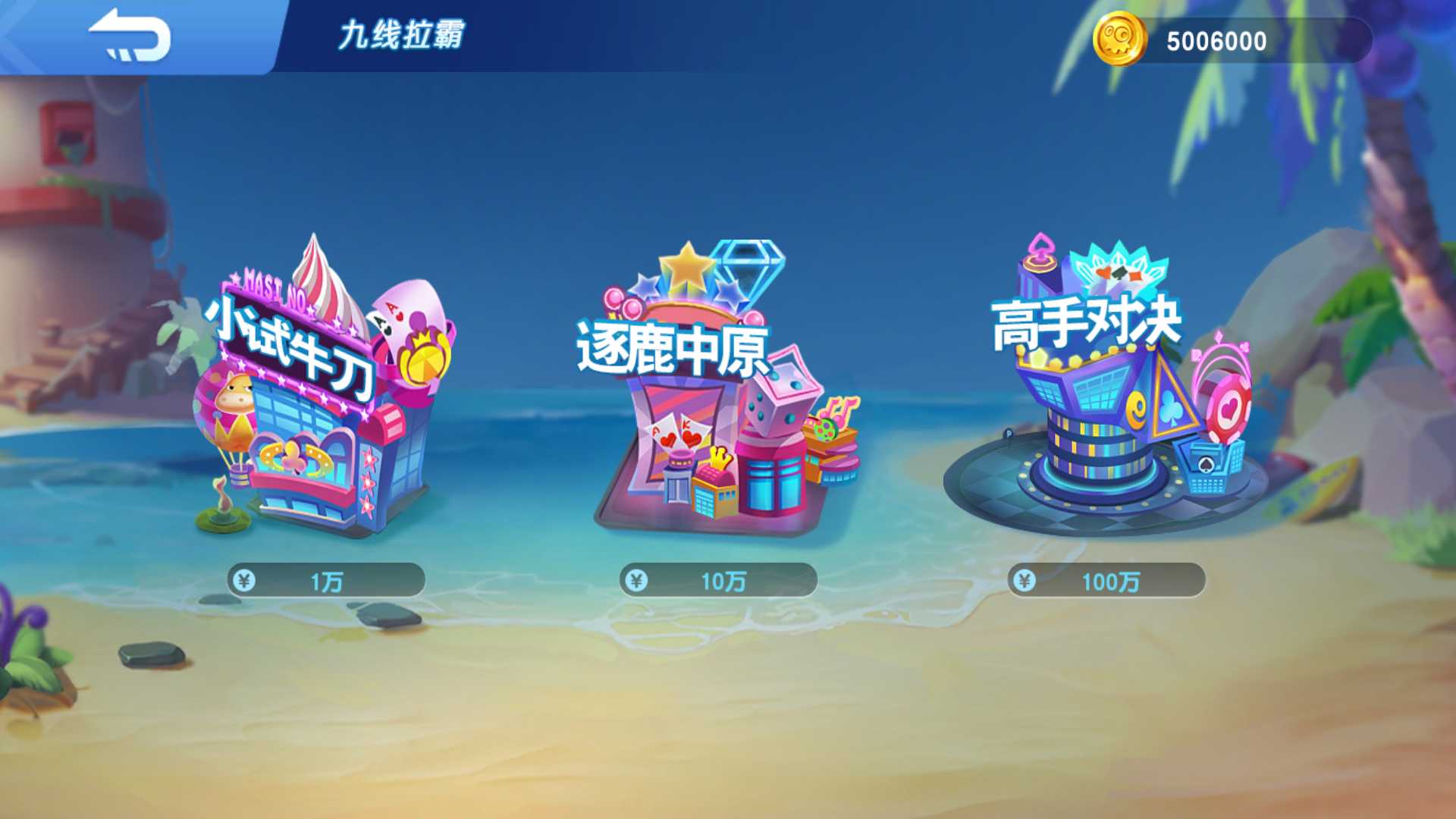Click the 九线拉霸 title text
1456x819 pixels.
pos(402,33)
